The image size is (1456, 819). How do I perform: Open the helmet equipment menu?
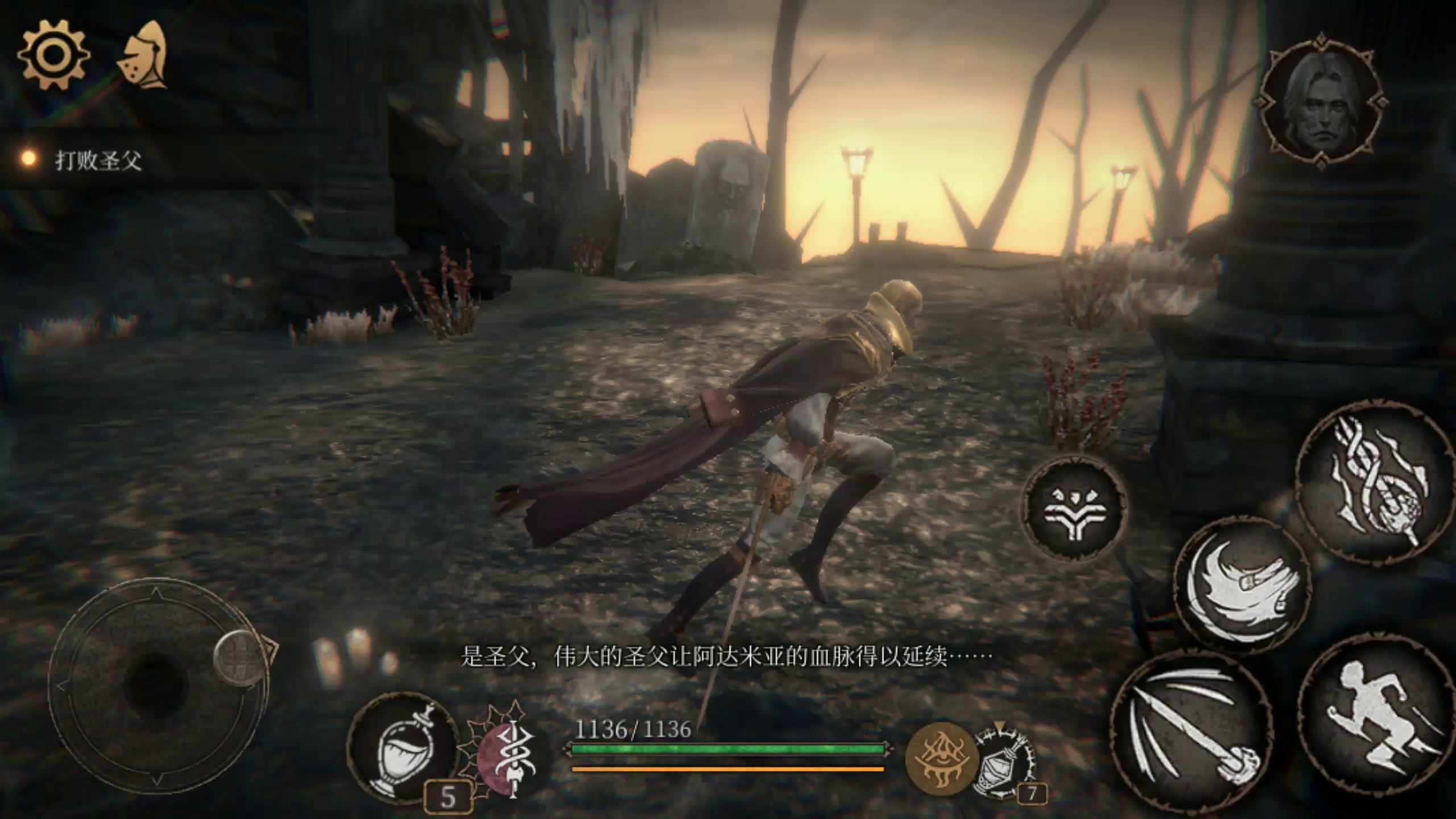point(145,56)
